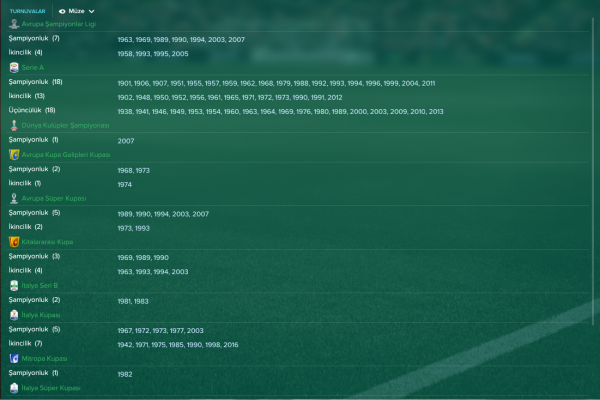
Task: Go to the Serie A competition page
Action: tap(33, 67)
